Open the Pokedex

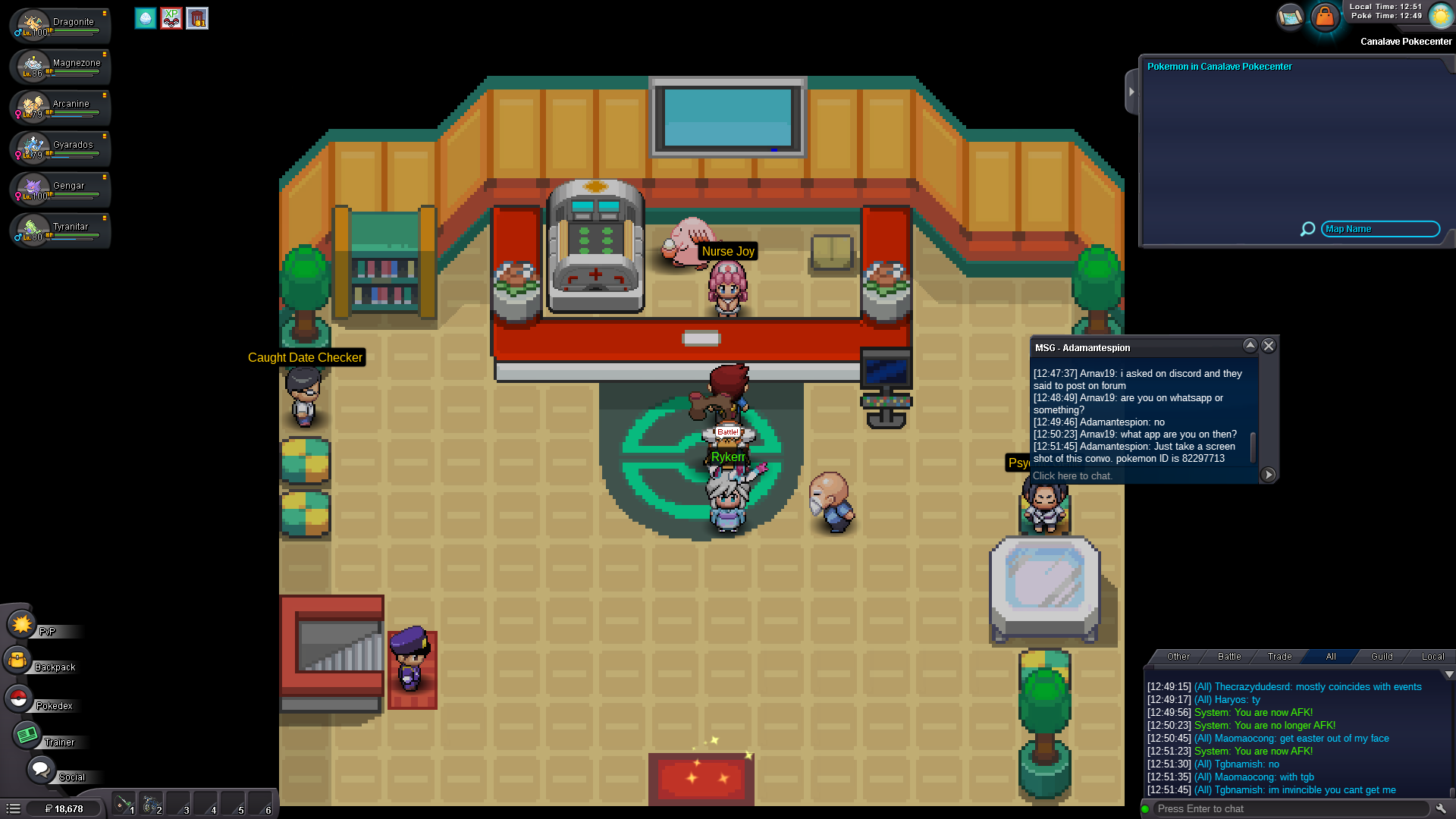click(x=19, y=698)
